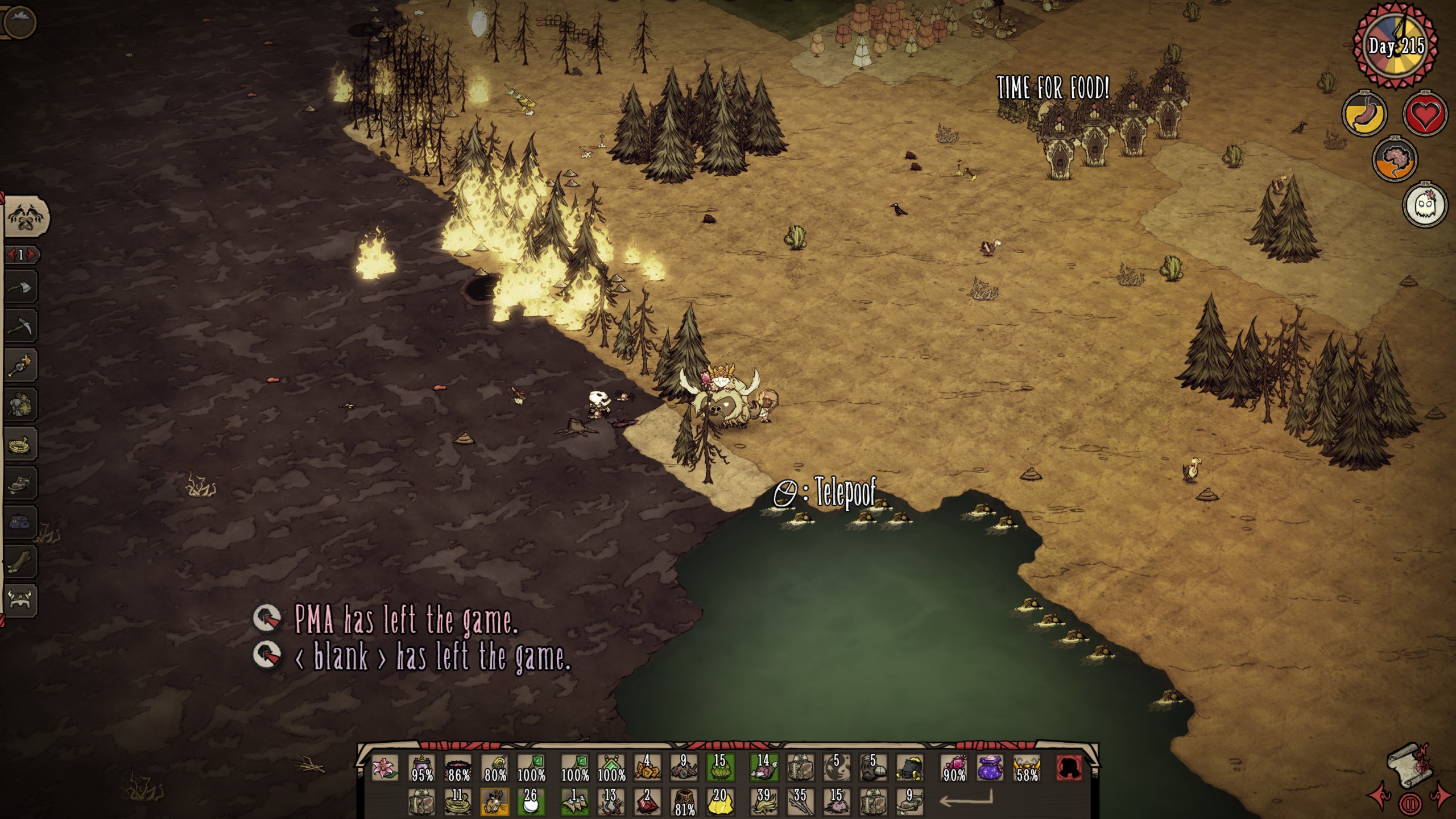Select the cut grass stack of 39
This screenshot has height=819, width=1456.
click(x=763, y=801)
